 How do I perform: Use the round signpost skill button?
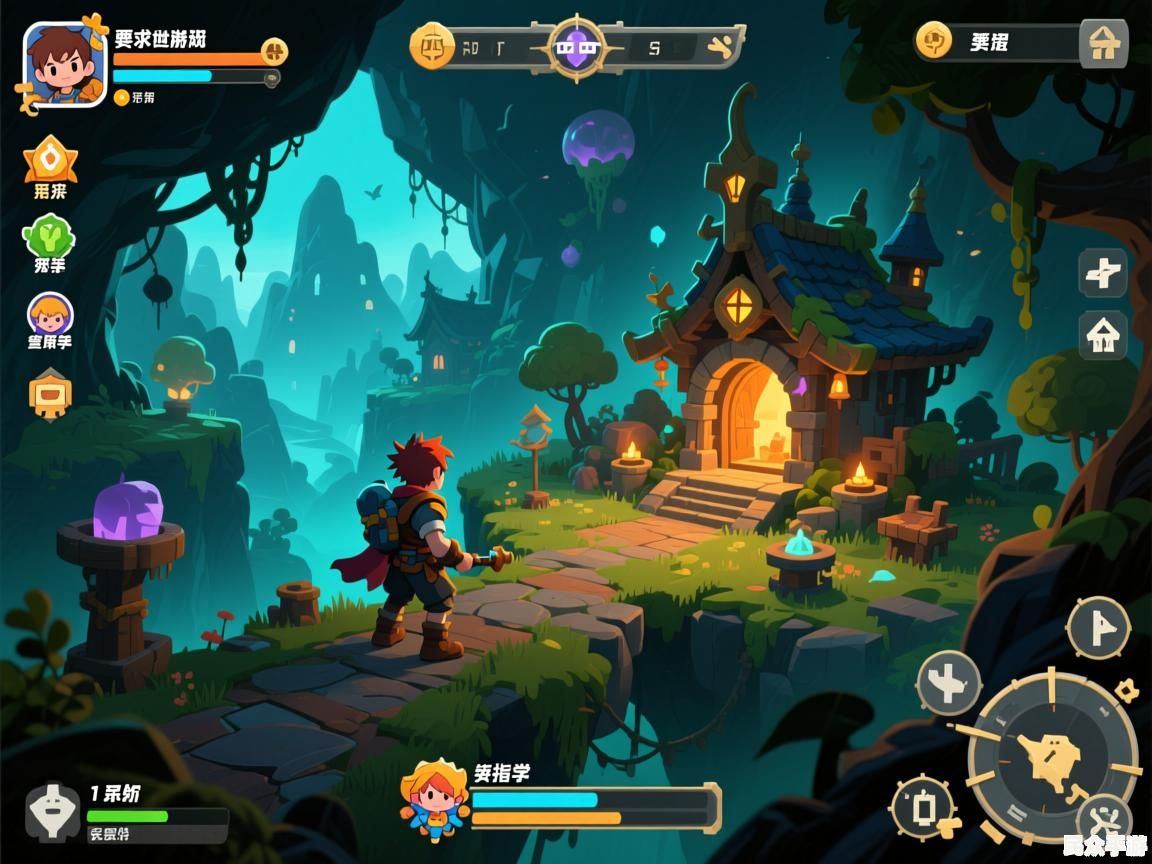(x=948, y=684)
